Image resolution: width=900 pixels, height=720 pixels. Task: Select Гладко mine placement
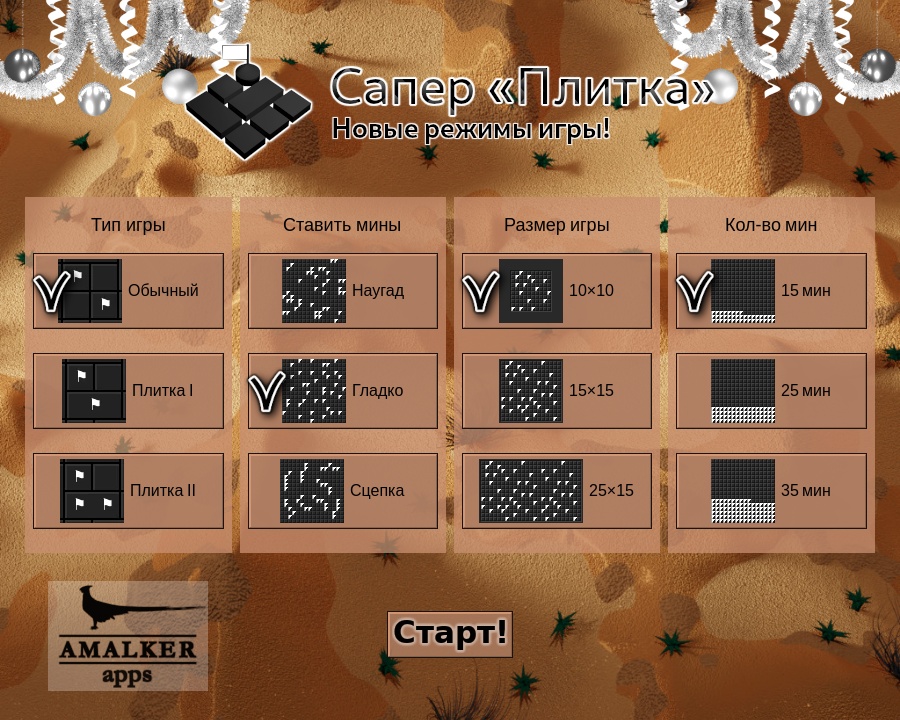[343, 391]
